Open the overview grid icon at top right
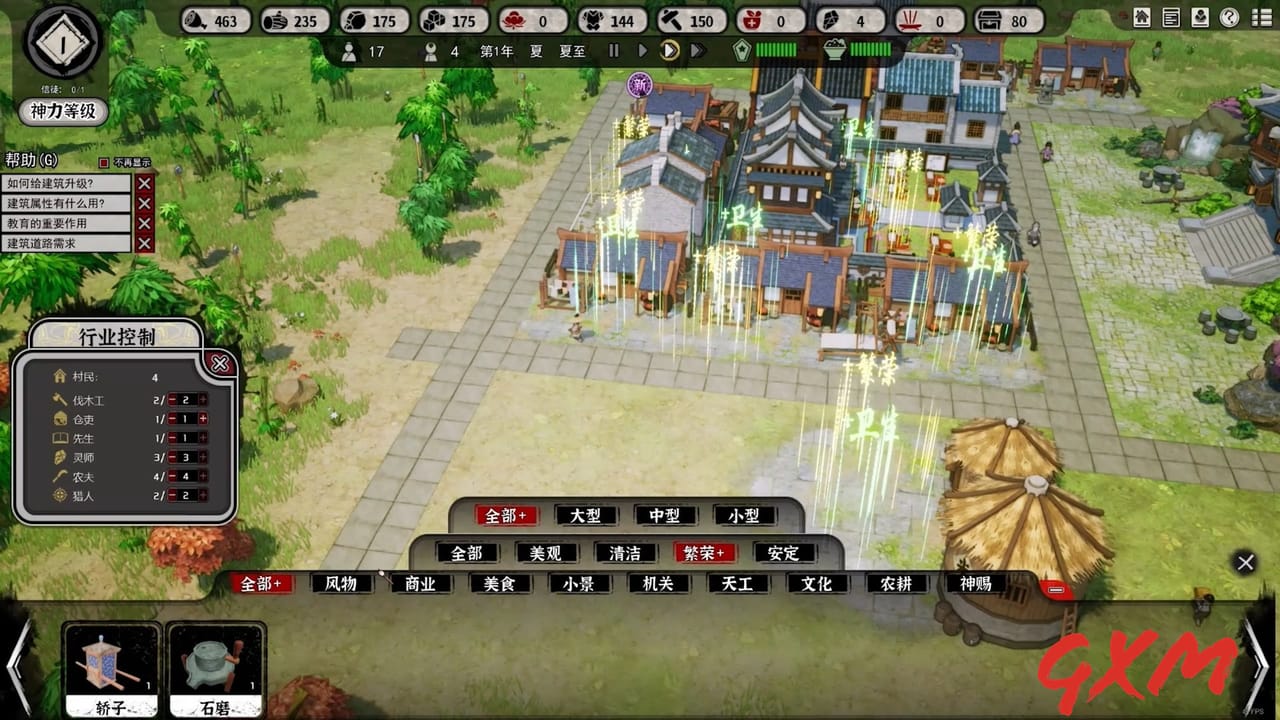Screen dimensions: 1280x720 [1257, 17]
